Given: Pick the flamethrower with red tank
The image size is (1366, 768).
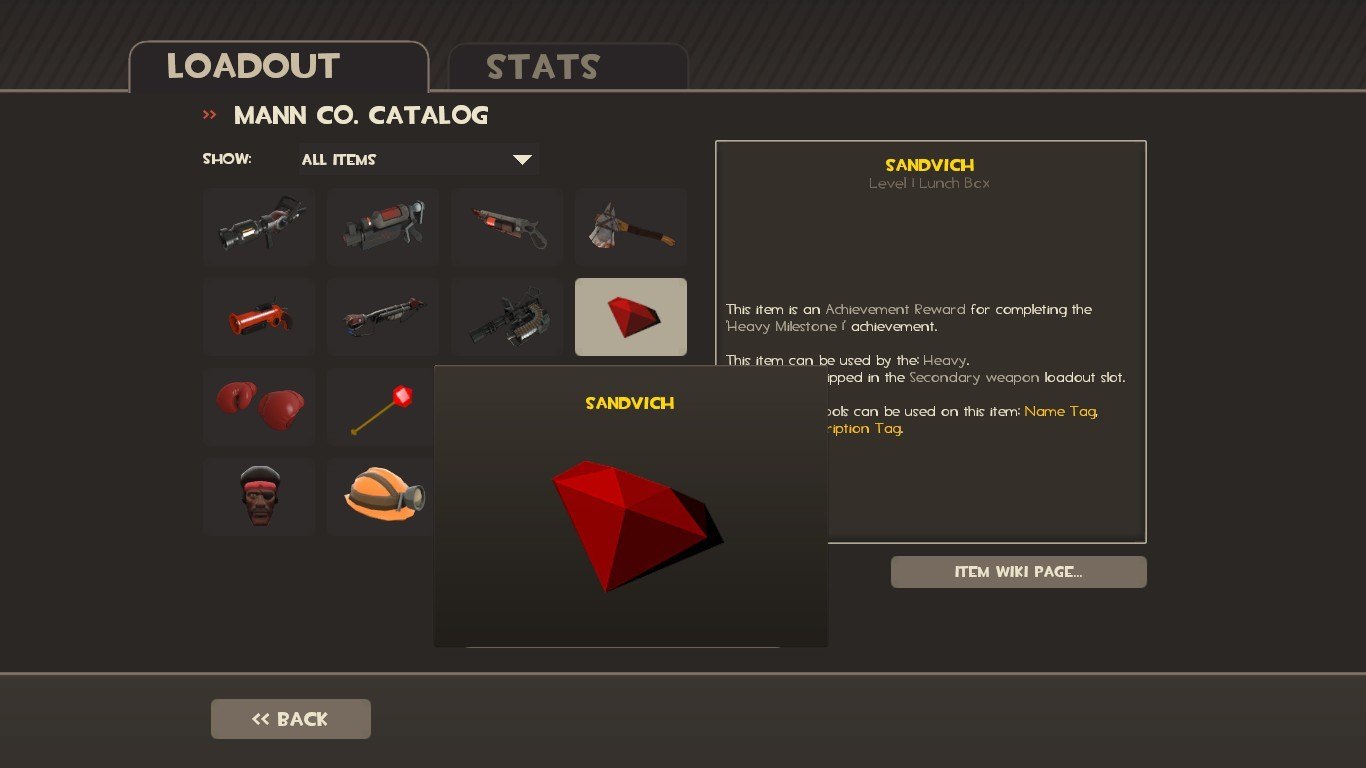Looking at the screenshot, I should coord(507,227).
